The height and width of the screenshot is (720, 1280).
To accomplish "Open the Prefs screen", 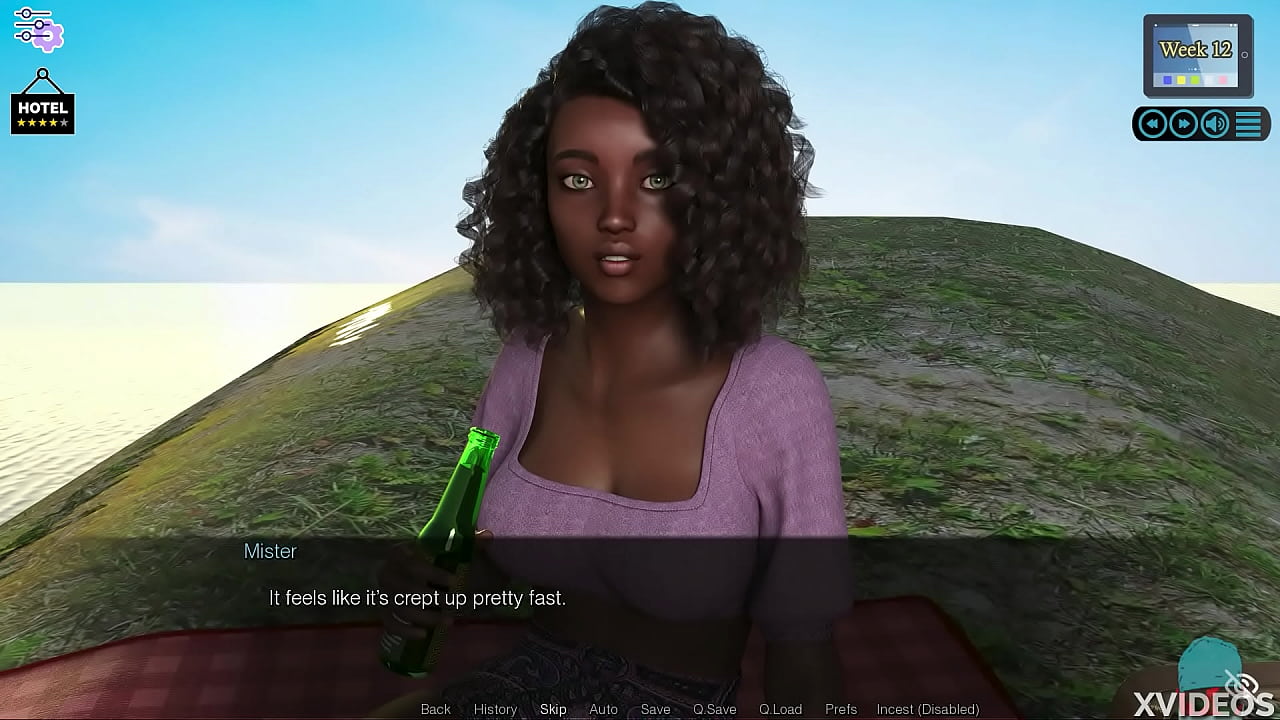I will click(x=841, y=709).
